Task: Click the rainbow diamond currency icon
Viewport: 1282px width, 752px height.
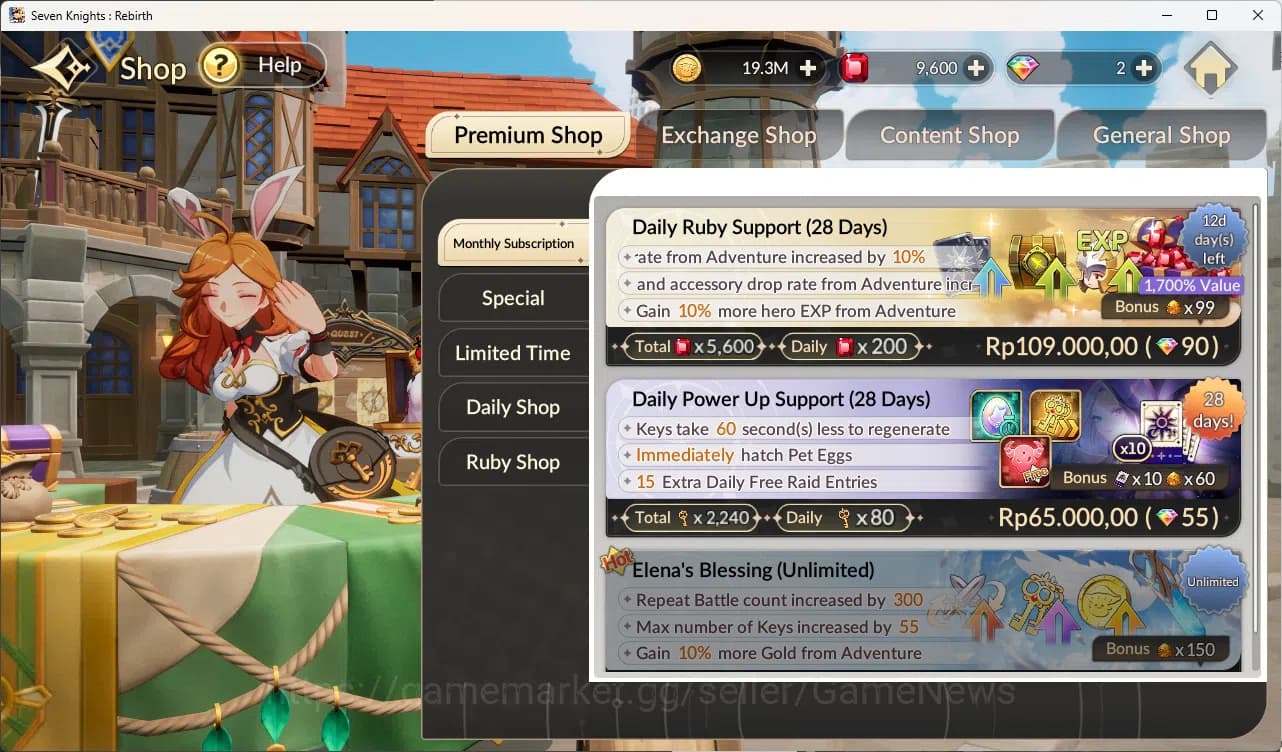Action: click(x=1021, y=68)
